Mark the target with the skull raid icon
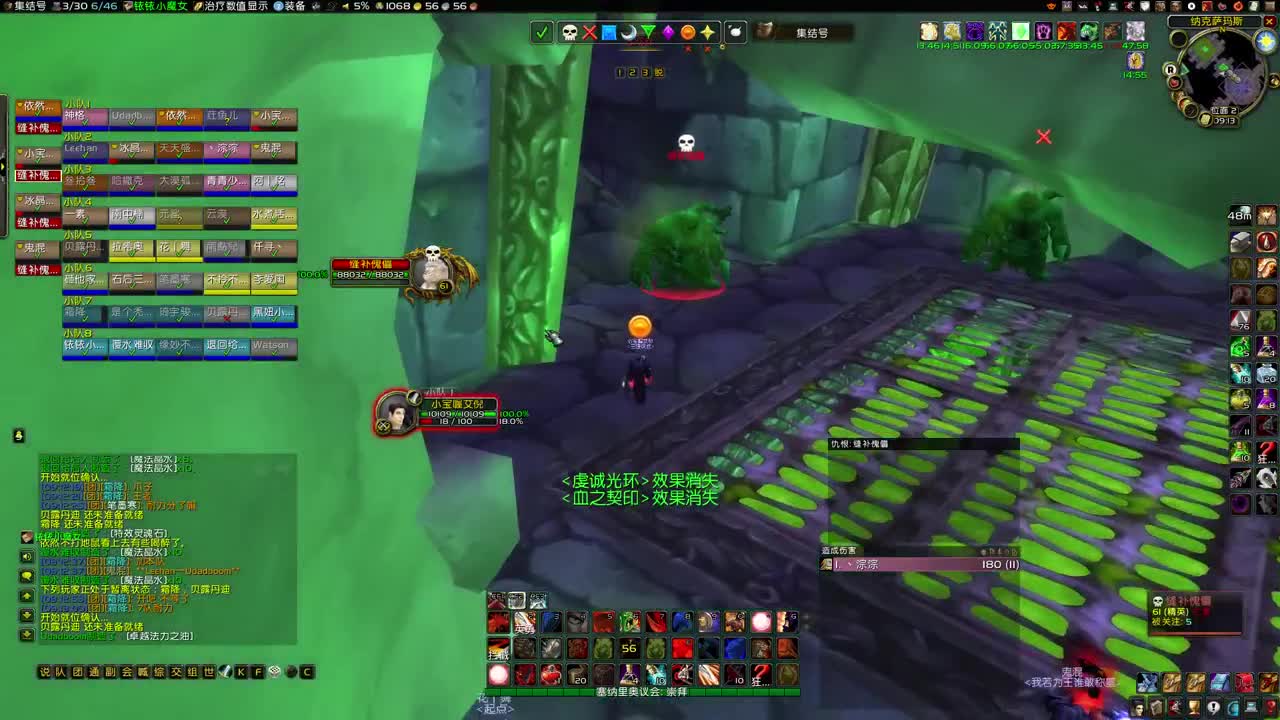1280x720 pixels. (x=569, y=32)
